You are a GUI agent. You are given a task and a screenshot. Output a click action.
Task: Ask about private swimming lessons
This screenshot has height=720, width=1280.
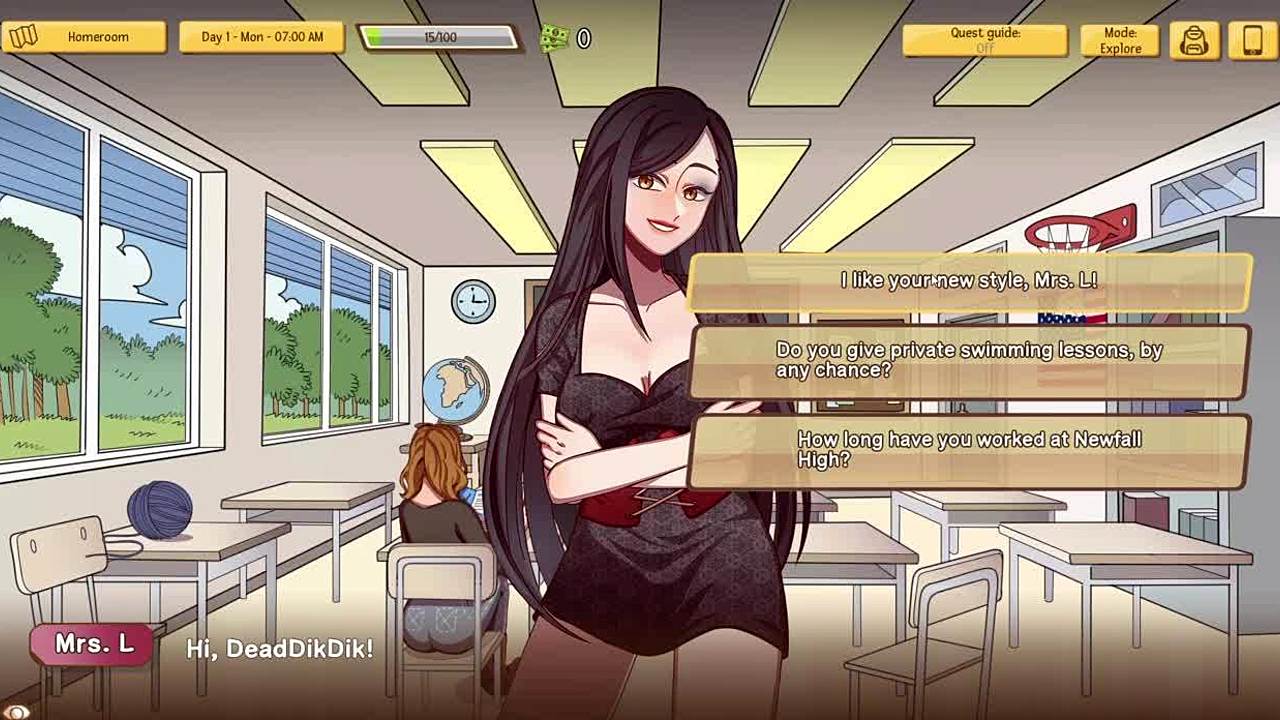pos(969,360)
